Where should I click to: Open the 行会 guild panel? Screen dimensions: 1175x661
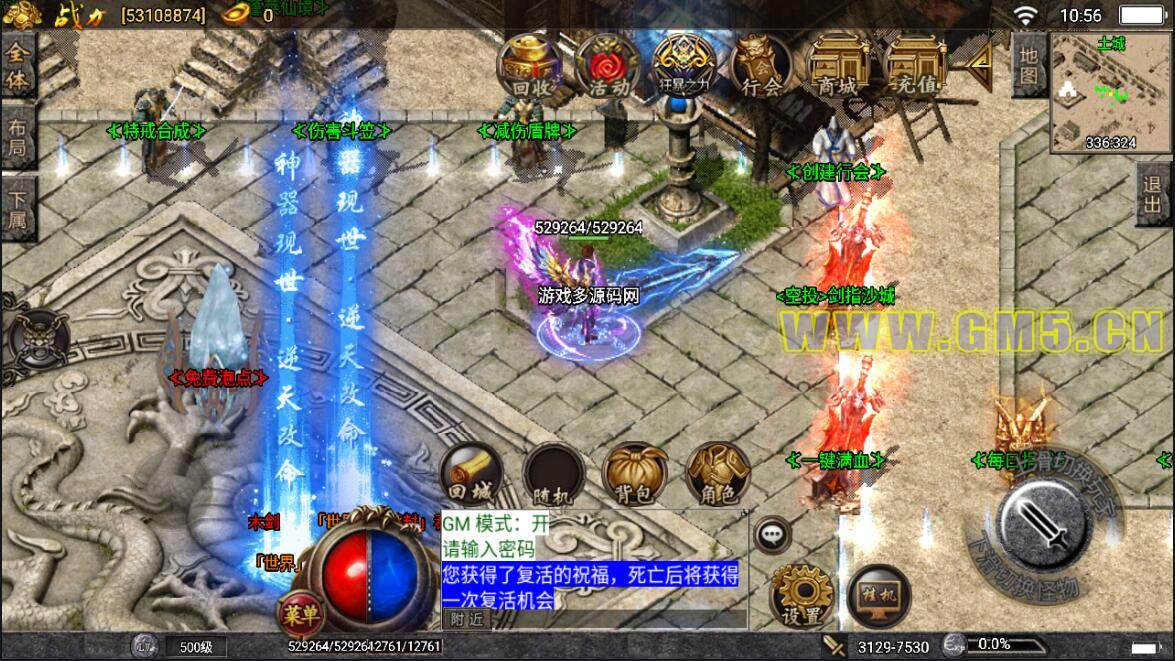click(x=761, y=66)
